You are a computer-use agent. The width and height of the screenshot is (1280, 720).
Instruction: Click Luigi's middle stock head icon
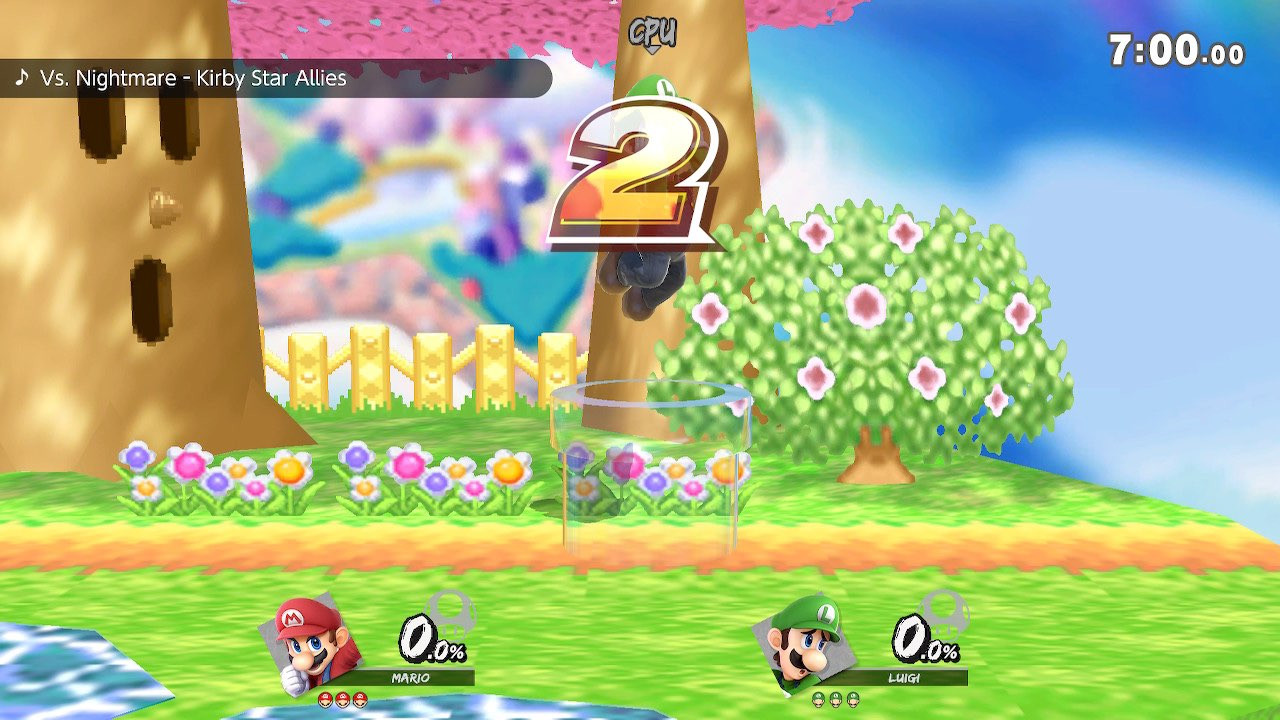pyautogui.click(x=838, y=702)
